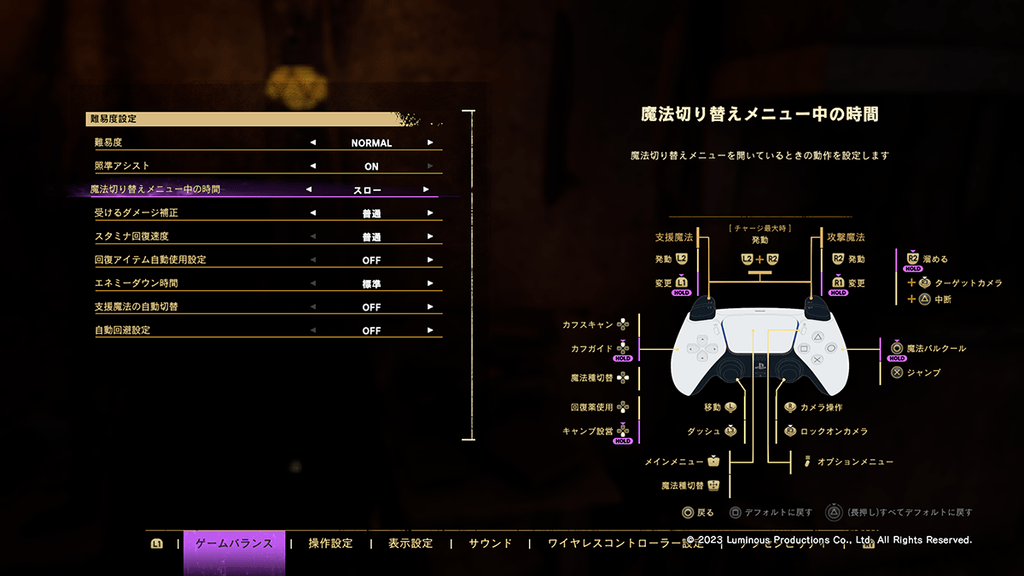Click right arrow next to 標準 value
This screenshot has height=576, width=1024.
pyautogui.click(x=431, y=284)
